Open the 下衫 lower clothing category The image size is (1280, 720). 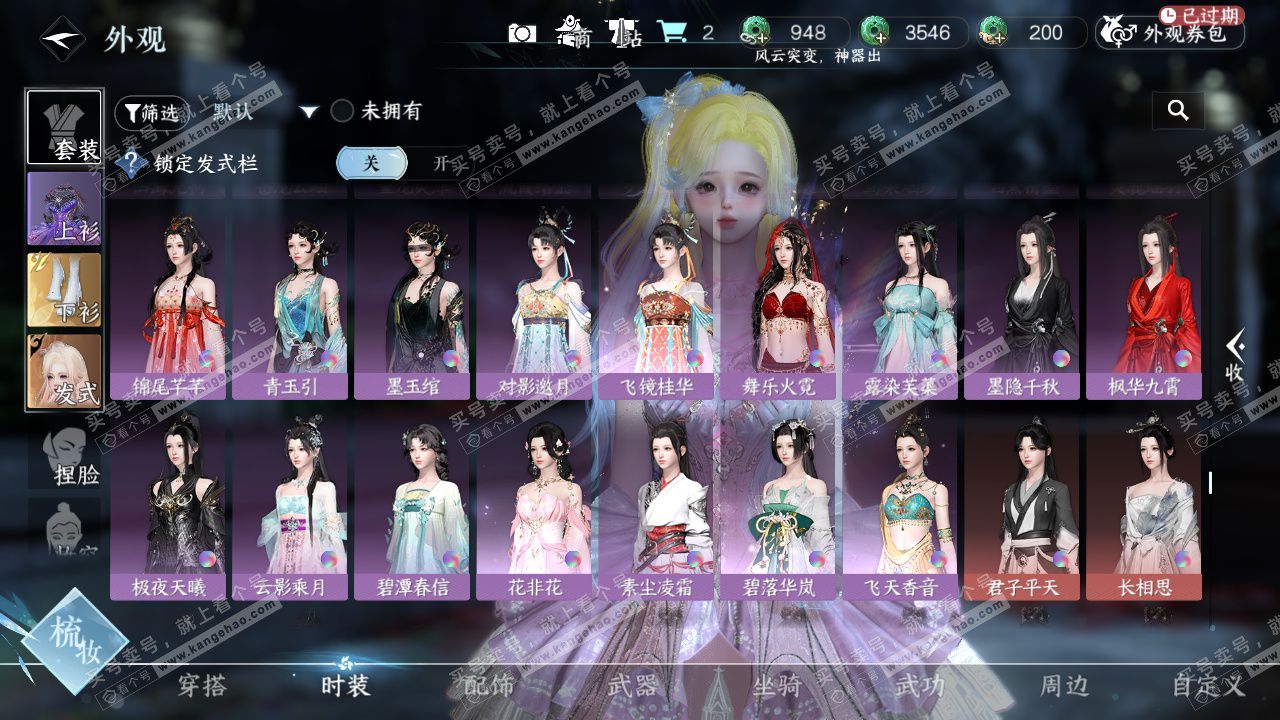(x=64, y=289)
